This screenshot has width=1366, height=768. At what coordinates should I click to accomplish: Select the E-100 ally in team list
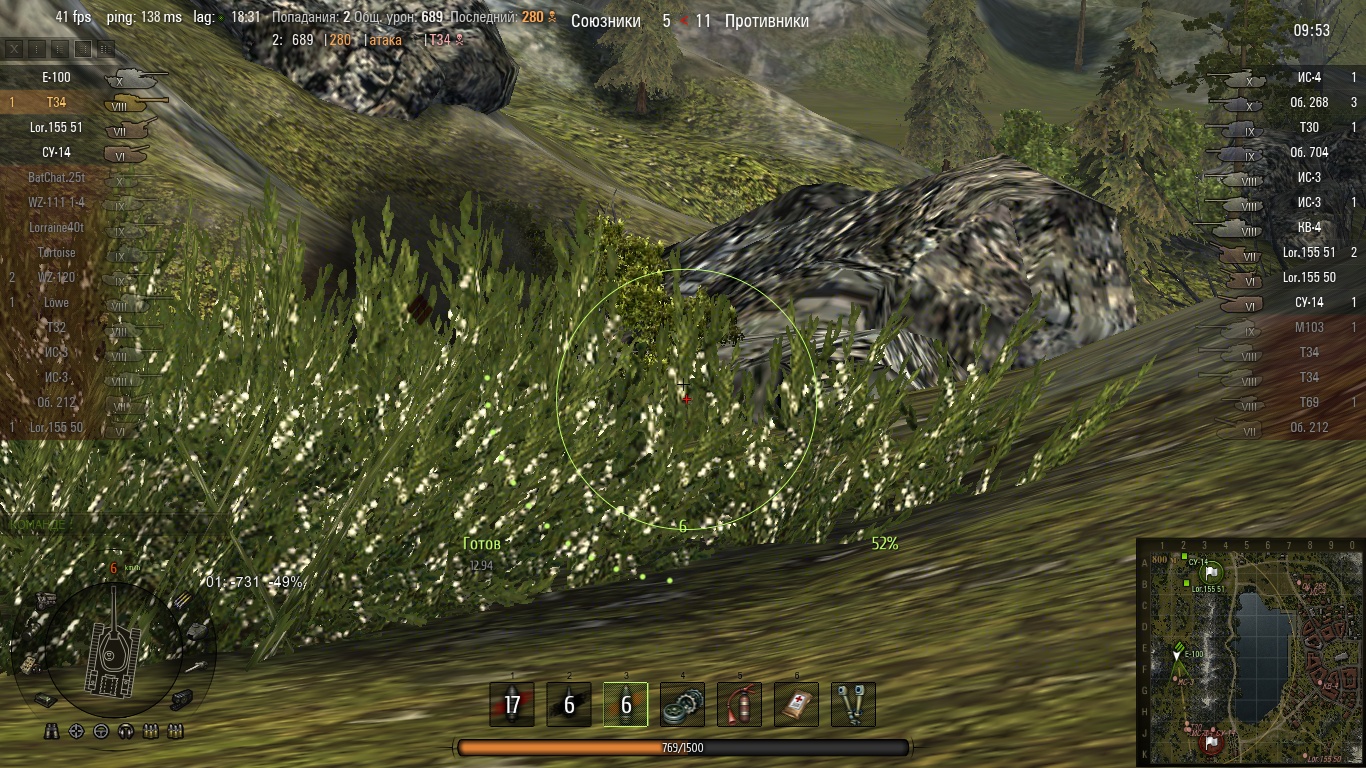tap(56, 77)
